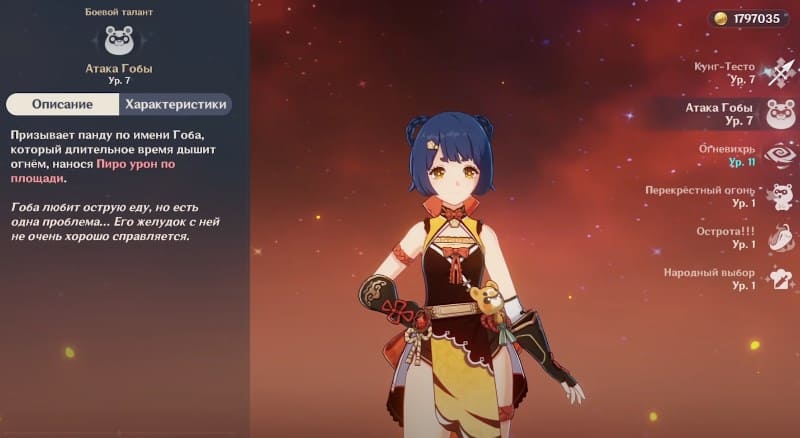
Task: Select the Острота!!! passive talent
Action: tap(779, 238)
